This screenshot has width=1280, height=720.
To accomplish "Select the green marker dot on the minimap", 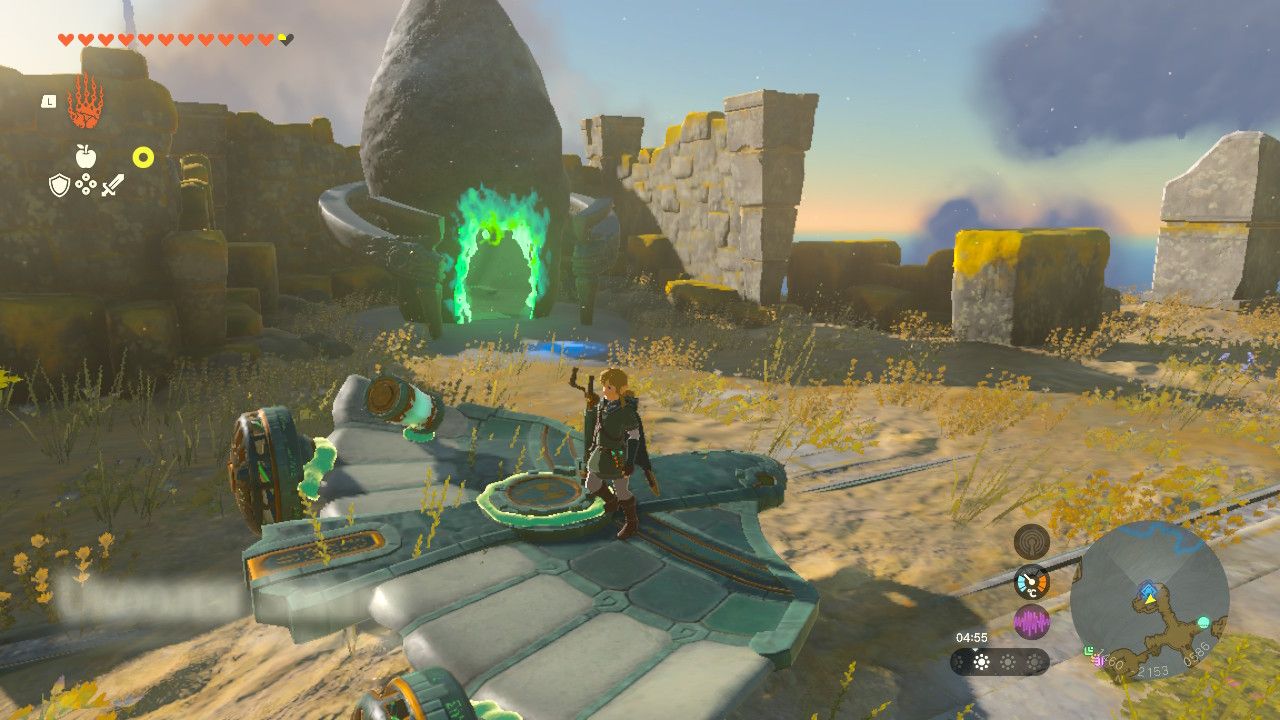I will coord(1202,622).
